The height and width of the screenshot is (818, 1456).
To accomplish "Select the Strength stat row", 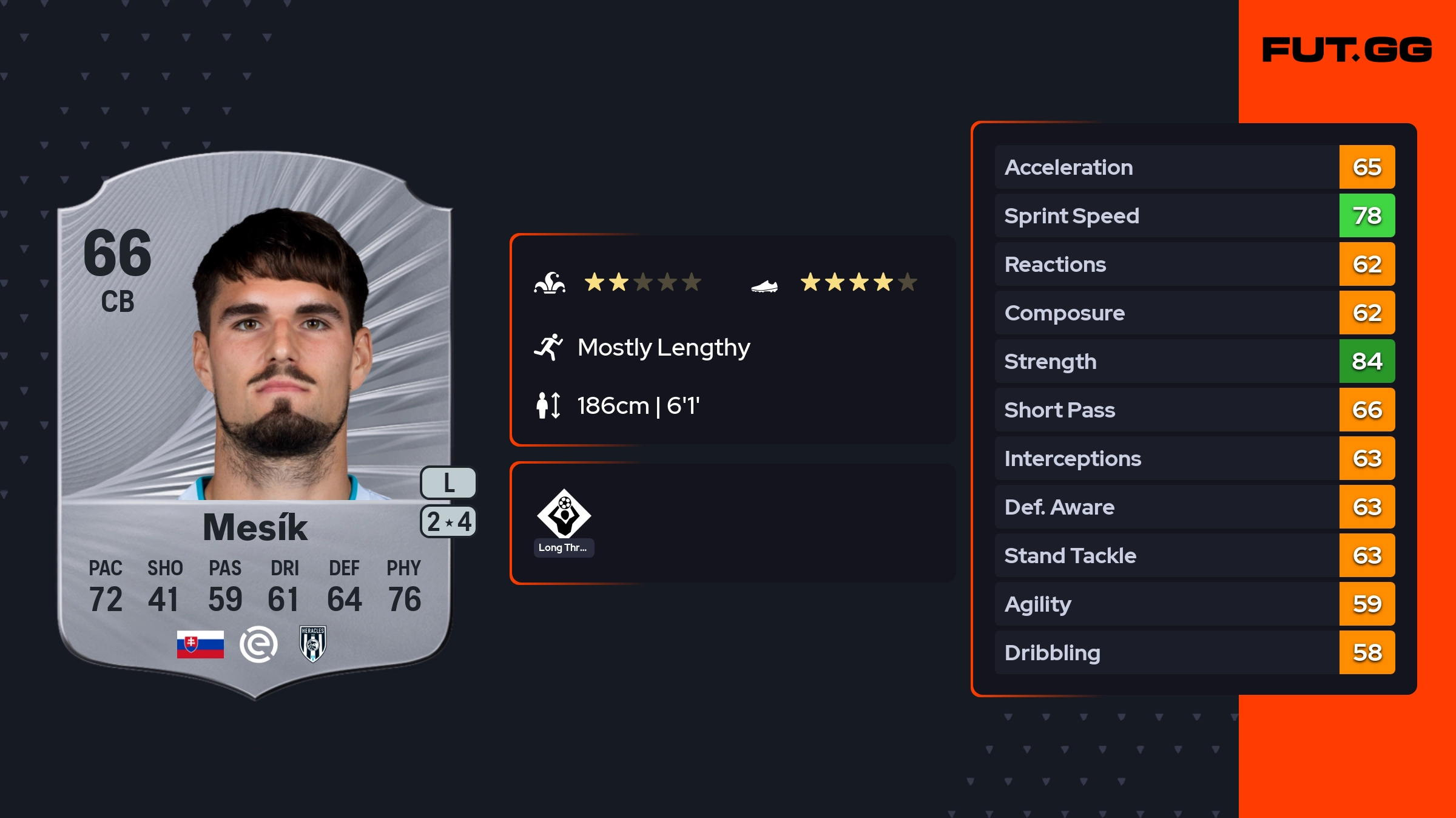I will 1194,362.
